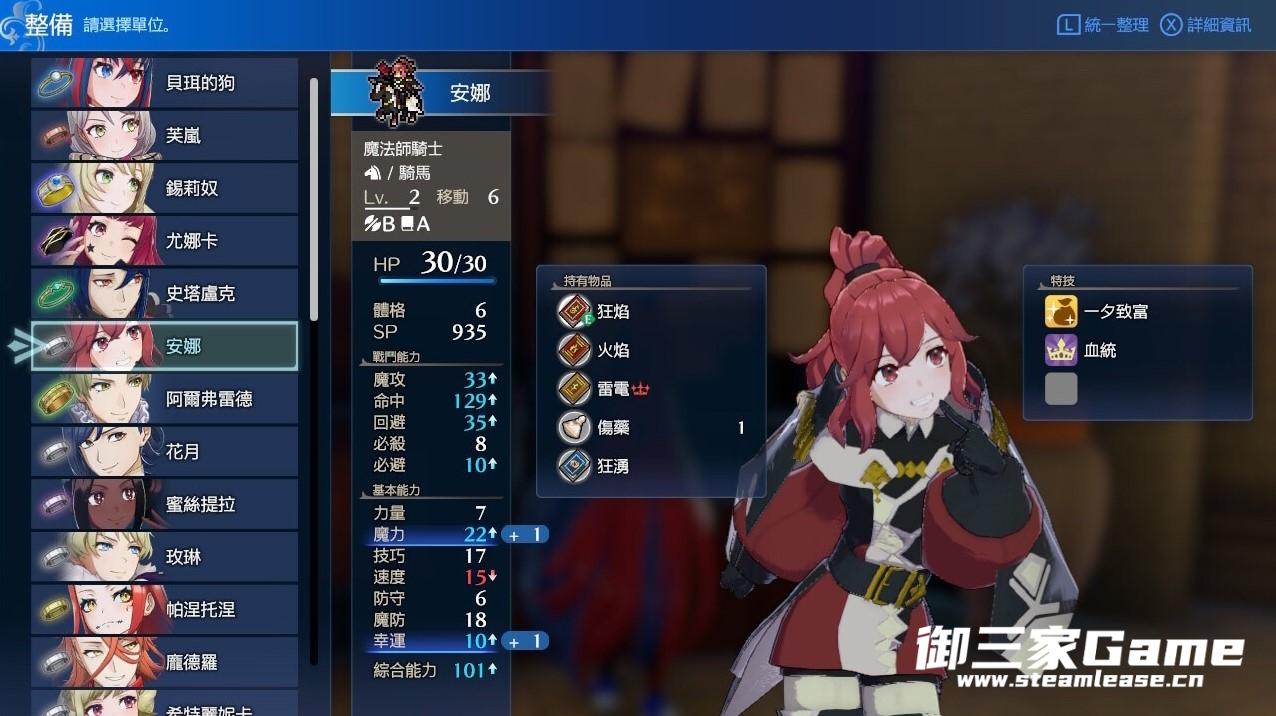Select the 雷電 tome item
The height and width of the screenshot is (716, 1276).
click(612, 389)
